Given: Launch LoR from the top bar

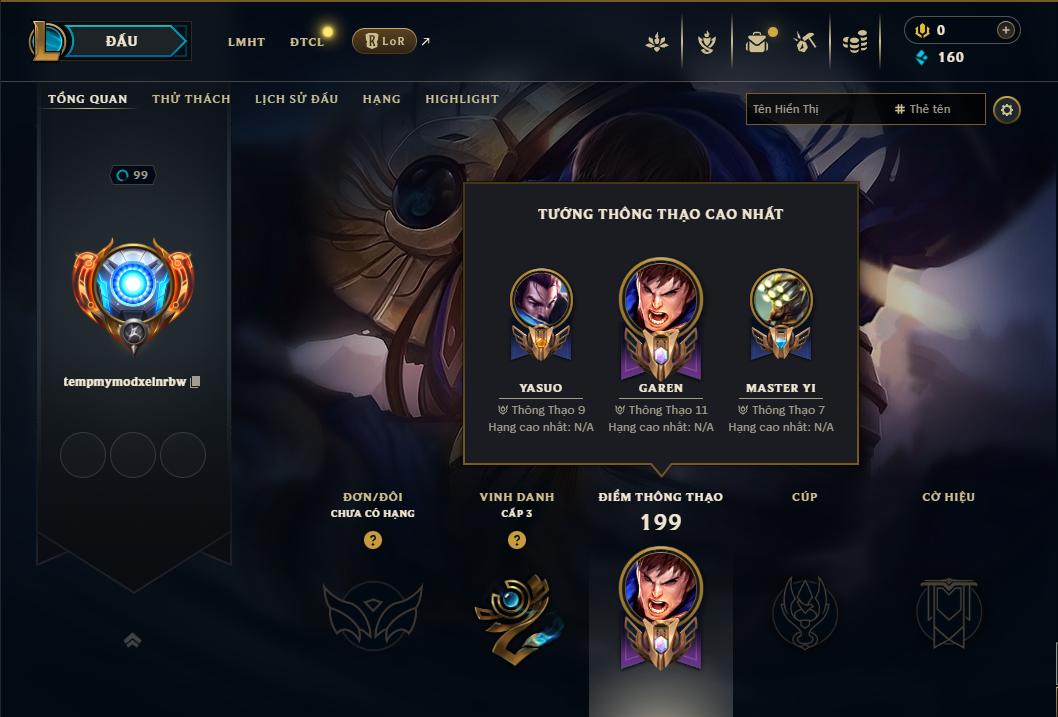Looking at the screenshot, I should pyautogui.click(x=384, y=41).
